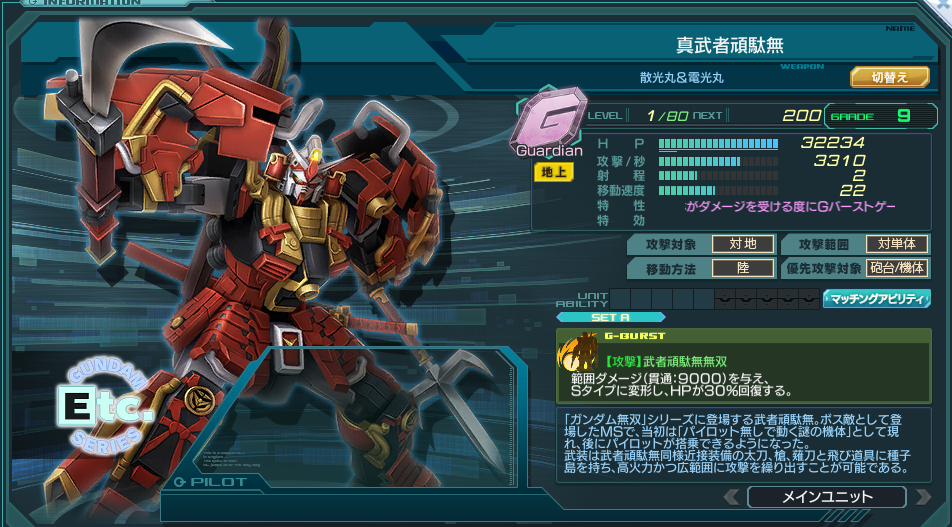Screen dimensions: 952x527
Task: Go to the previous unit with the left arrow
Action: [x=732, y=497]
